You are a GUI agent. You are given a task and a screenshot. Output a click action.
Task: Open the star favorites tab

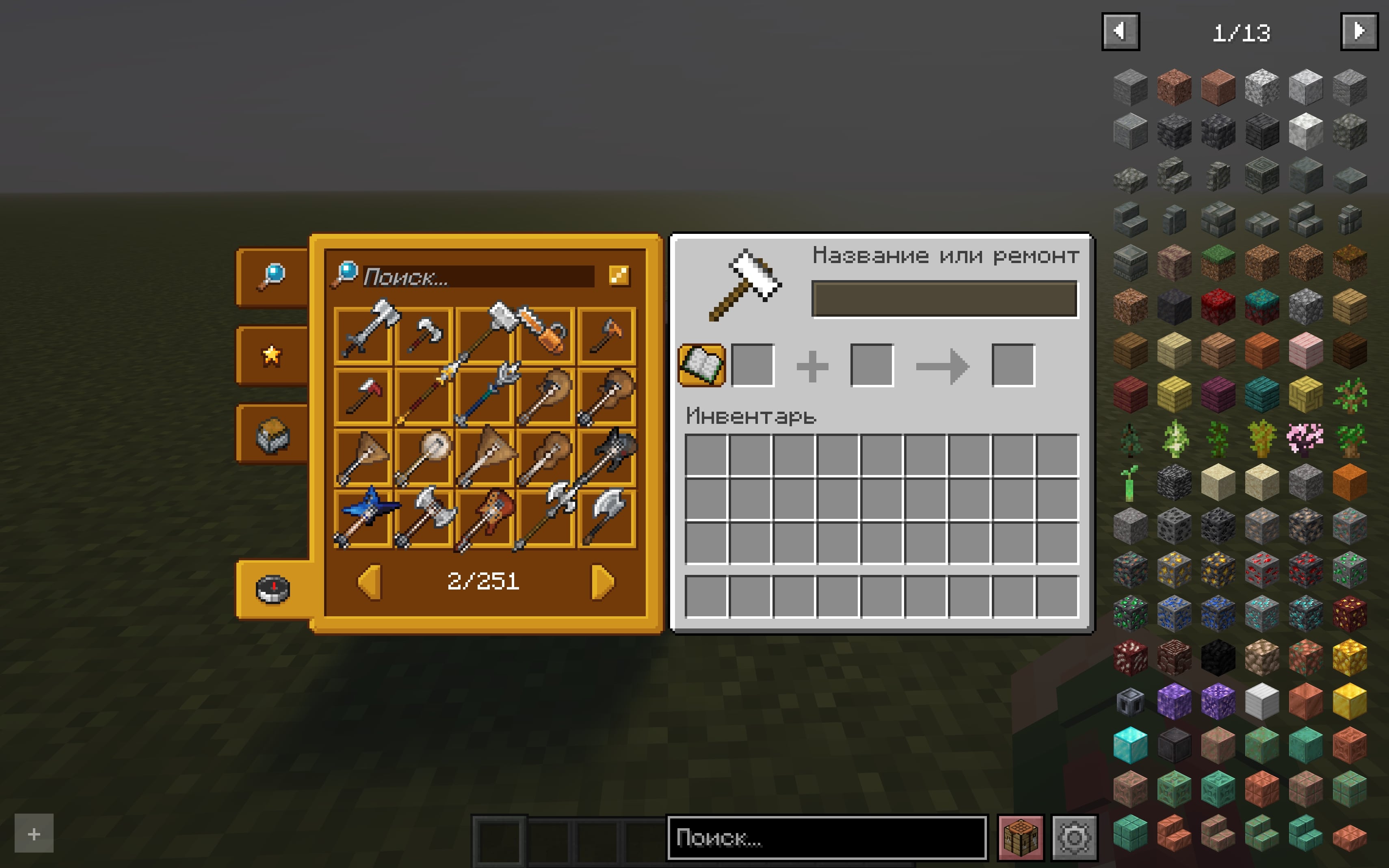coord(272,355)
